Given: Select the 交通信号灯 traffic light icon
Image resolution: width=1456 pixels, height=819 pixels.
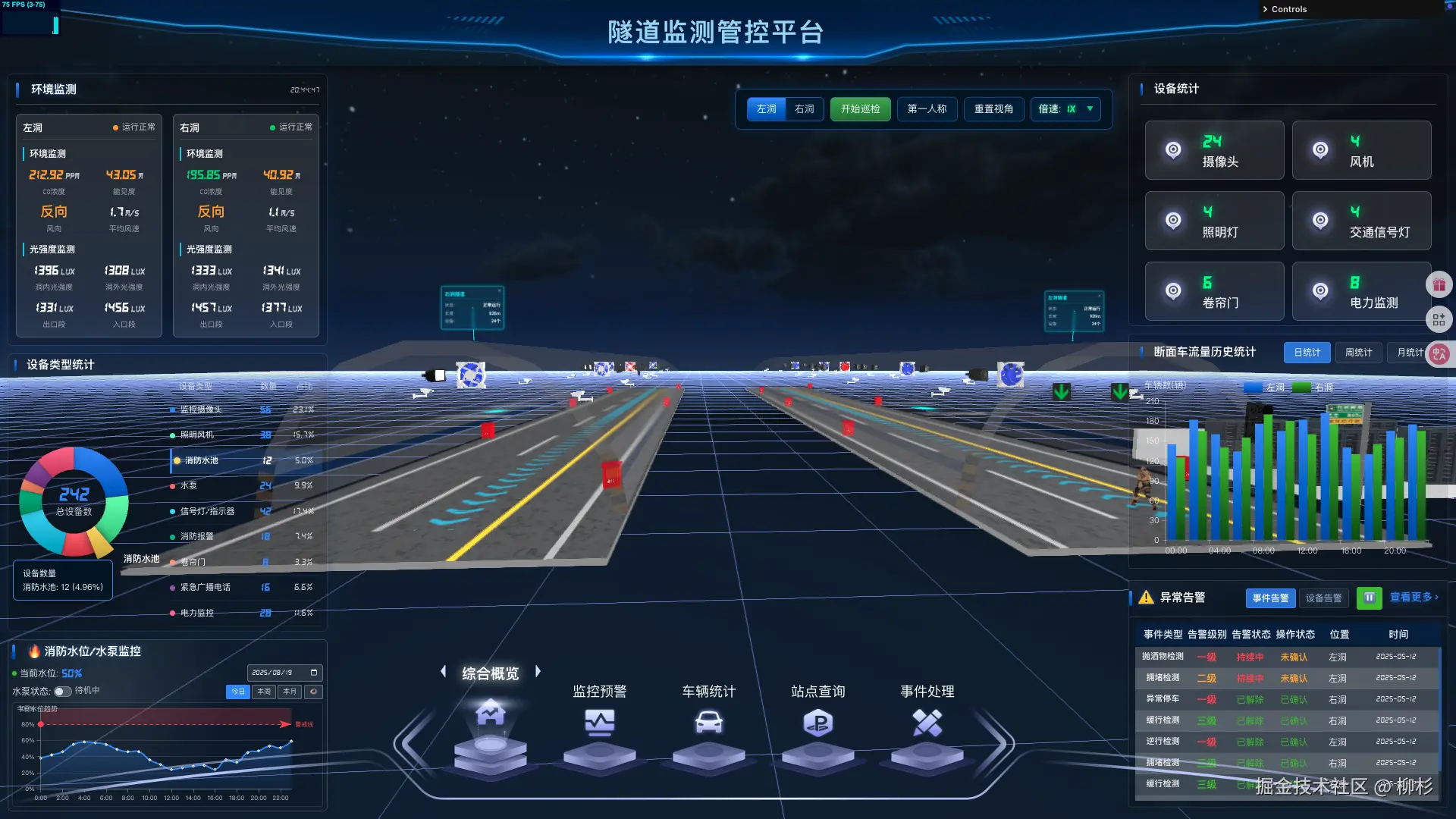Looking at the screenshot, I should pos(1321,221).
